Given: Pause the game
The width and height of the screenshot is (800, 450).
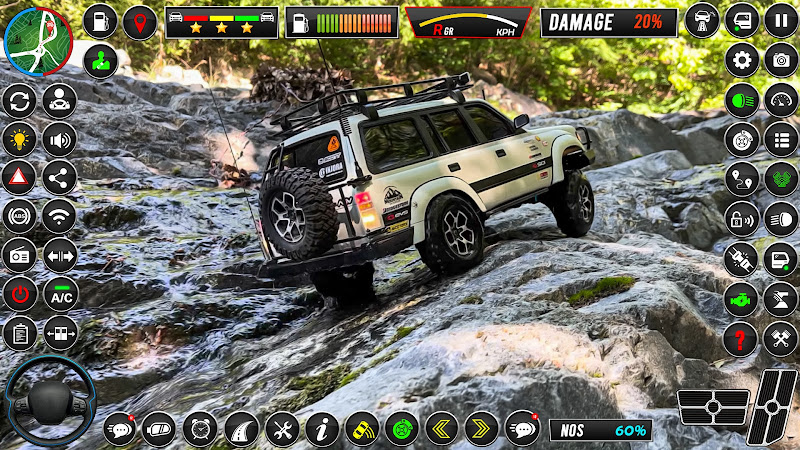Looking at the screenshot, I should click(x=781, y=20).
